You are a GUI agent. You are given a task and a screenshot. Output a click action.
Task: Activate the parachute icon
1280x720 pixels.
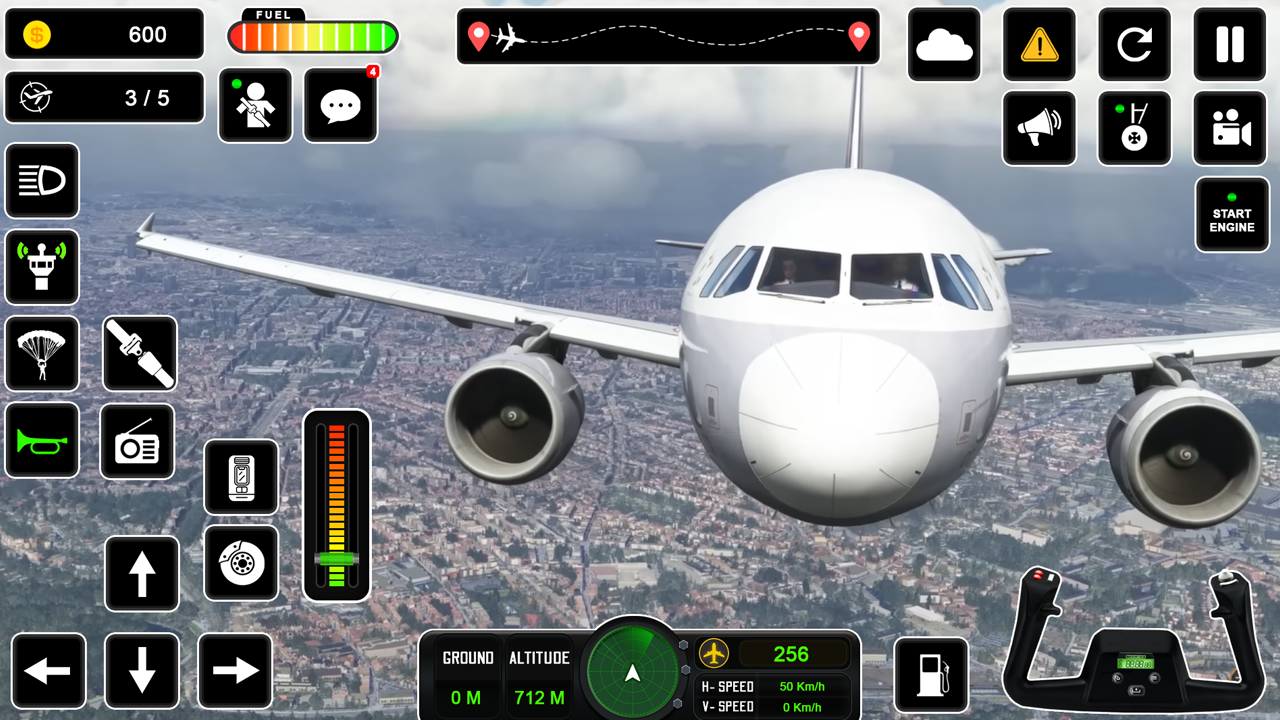42,354
